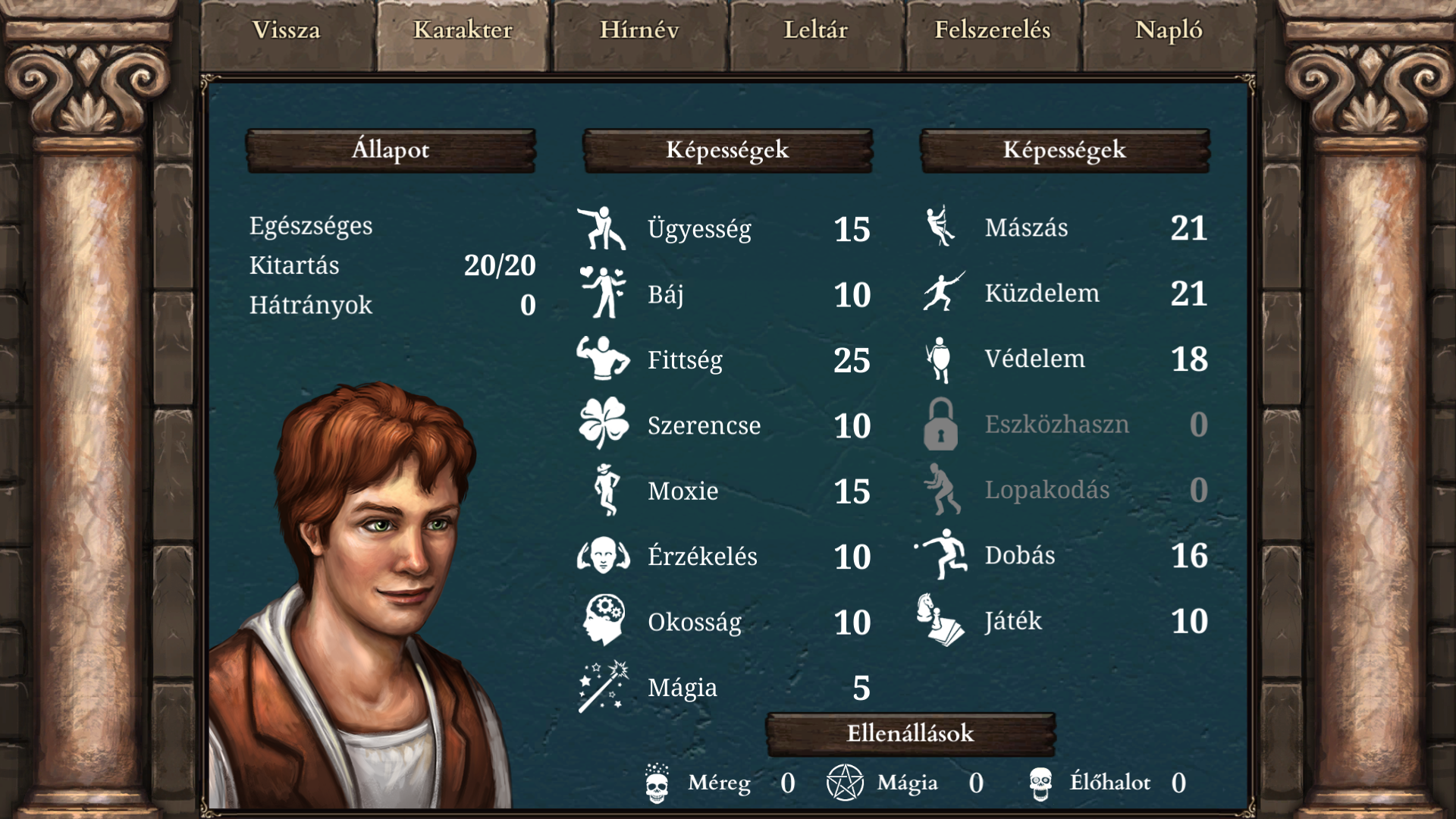This screenshot has width=1456, height=819.
Task: Open the Felszerelés equipment tab
Action: (993, 32)
